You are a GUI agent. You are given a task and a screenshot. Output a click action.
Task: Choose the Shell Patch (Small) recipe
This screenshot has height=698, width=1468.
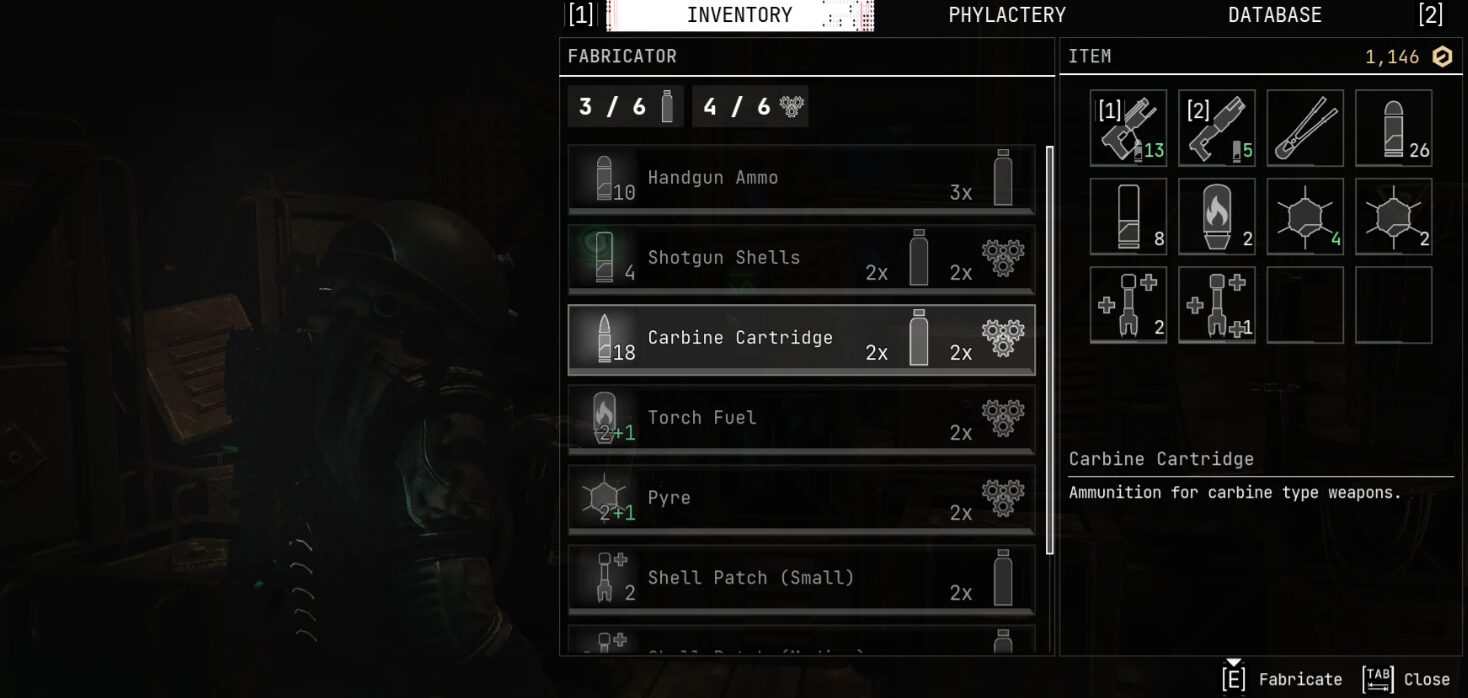click(801, 579)
